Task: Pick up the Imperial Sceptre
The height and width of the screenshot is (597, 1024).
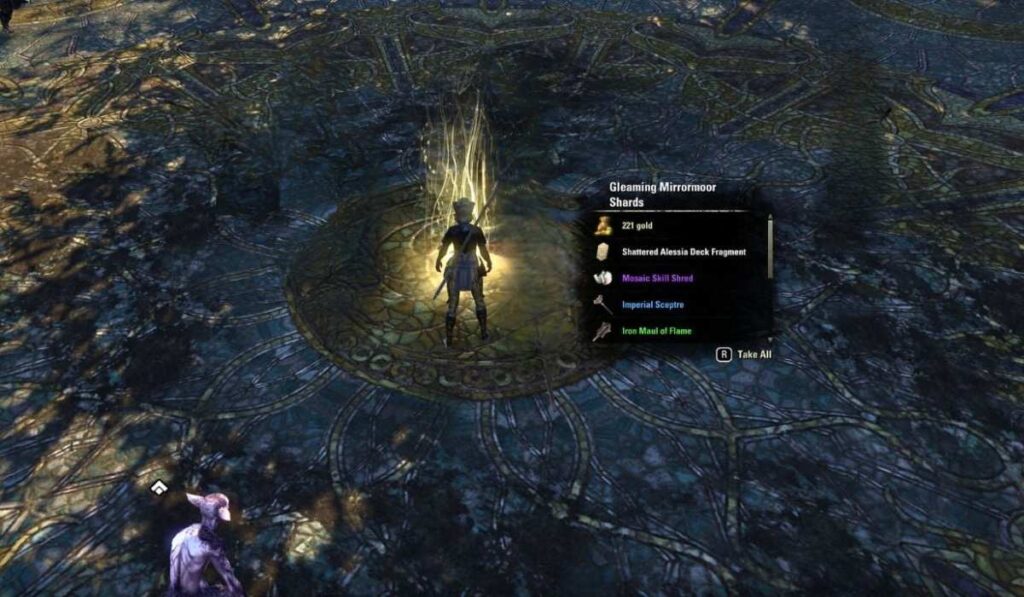Action: click(x=652, y=304)
